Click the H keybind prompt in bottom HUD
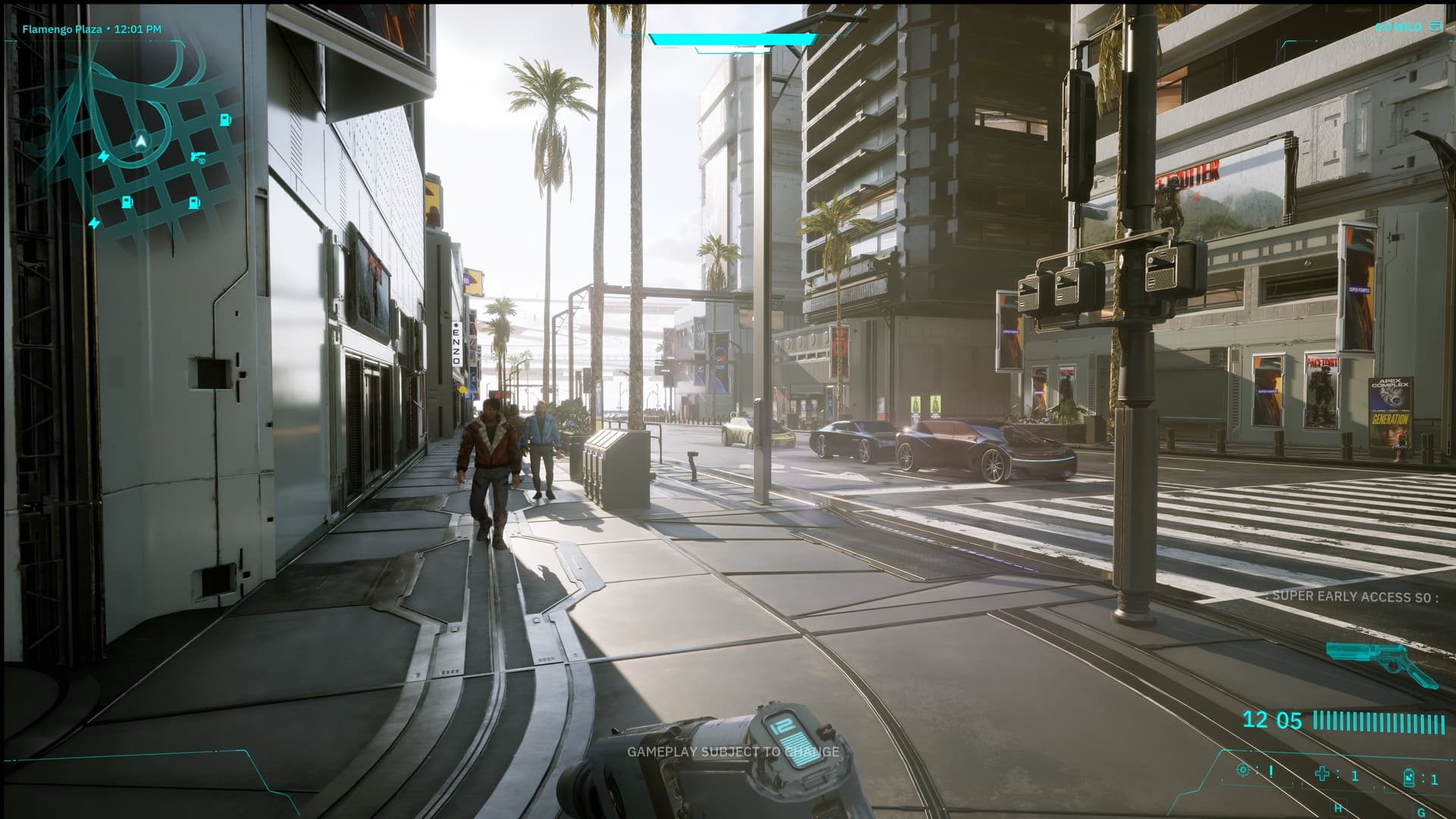The width and height of the screenshot is (1456, 819). coord(1338,808)
